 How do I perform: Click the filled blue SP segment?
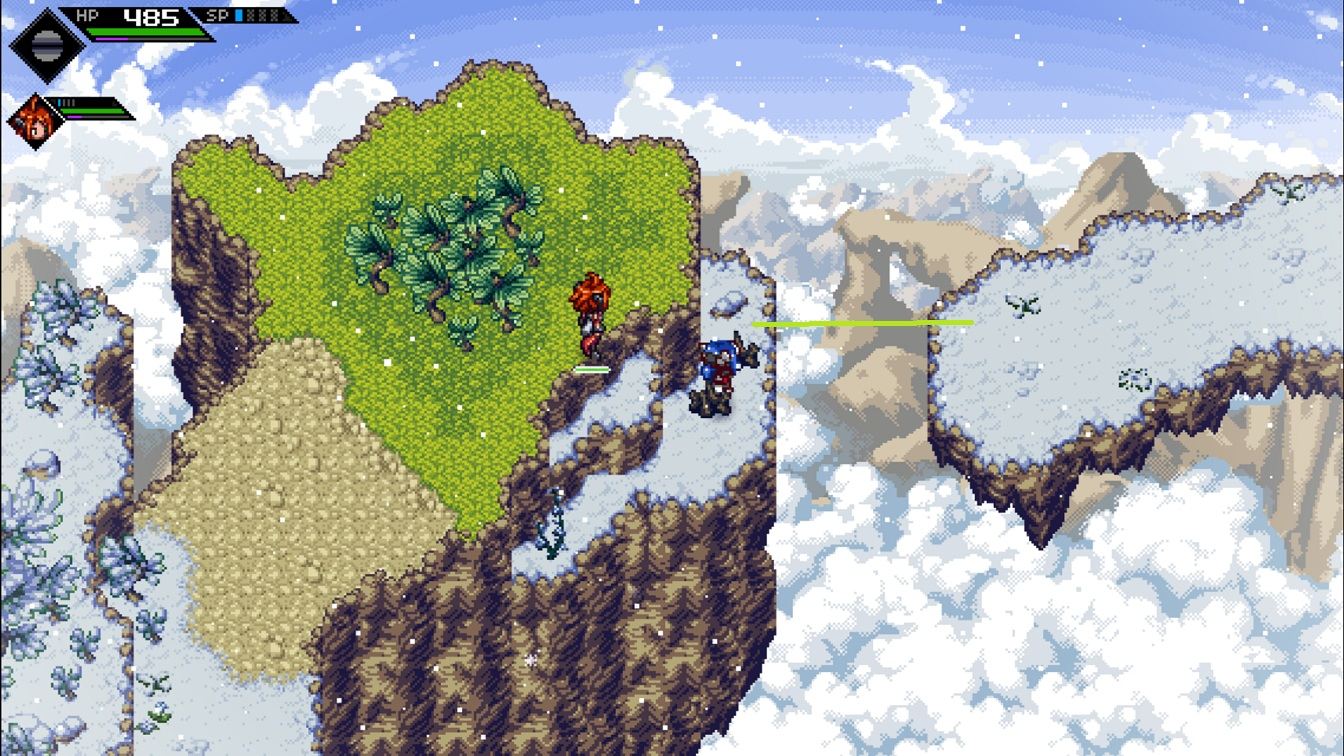coord(239,16)
